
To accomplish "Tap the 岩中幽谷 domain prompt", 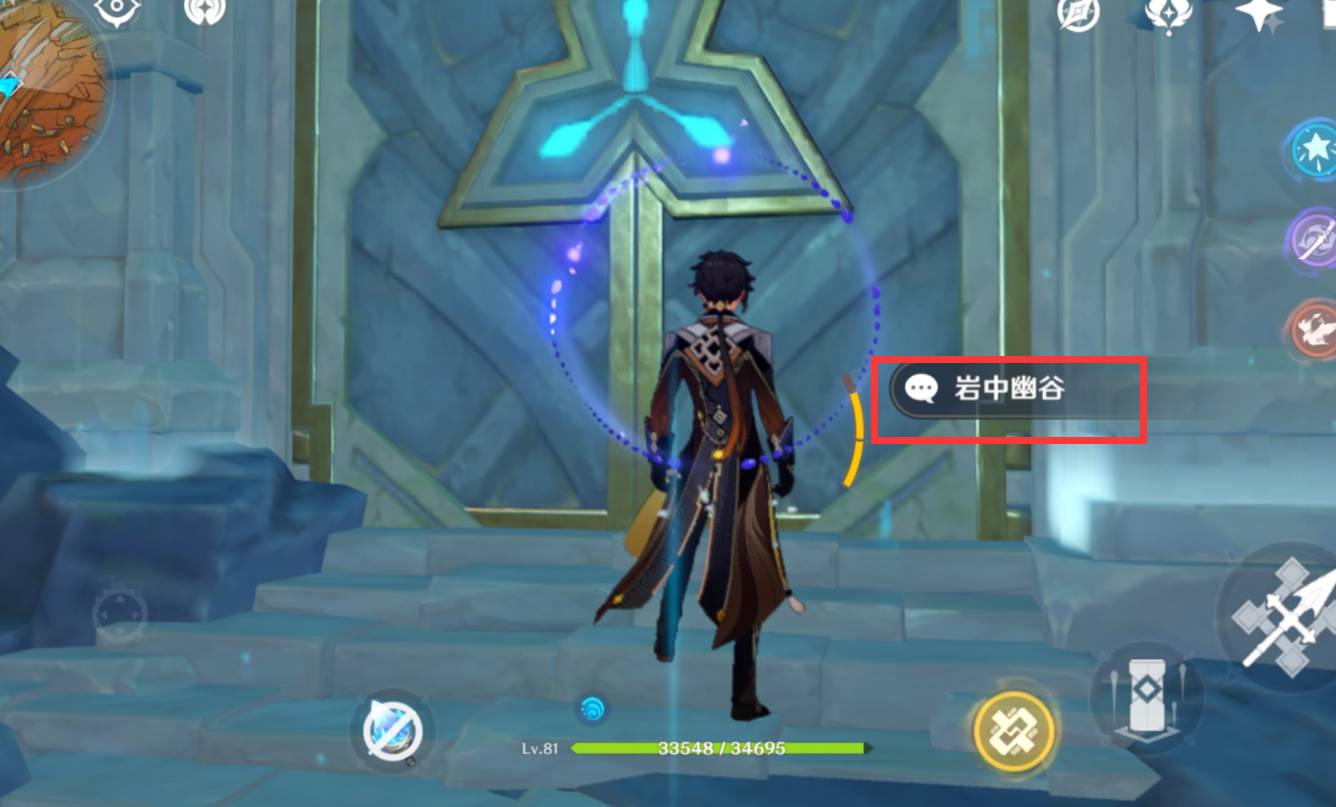I will coord(1008,389).
